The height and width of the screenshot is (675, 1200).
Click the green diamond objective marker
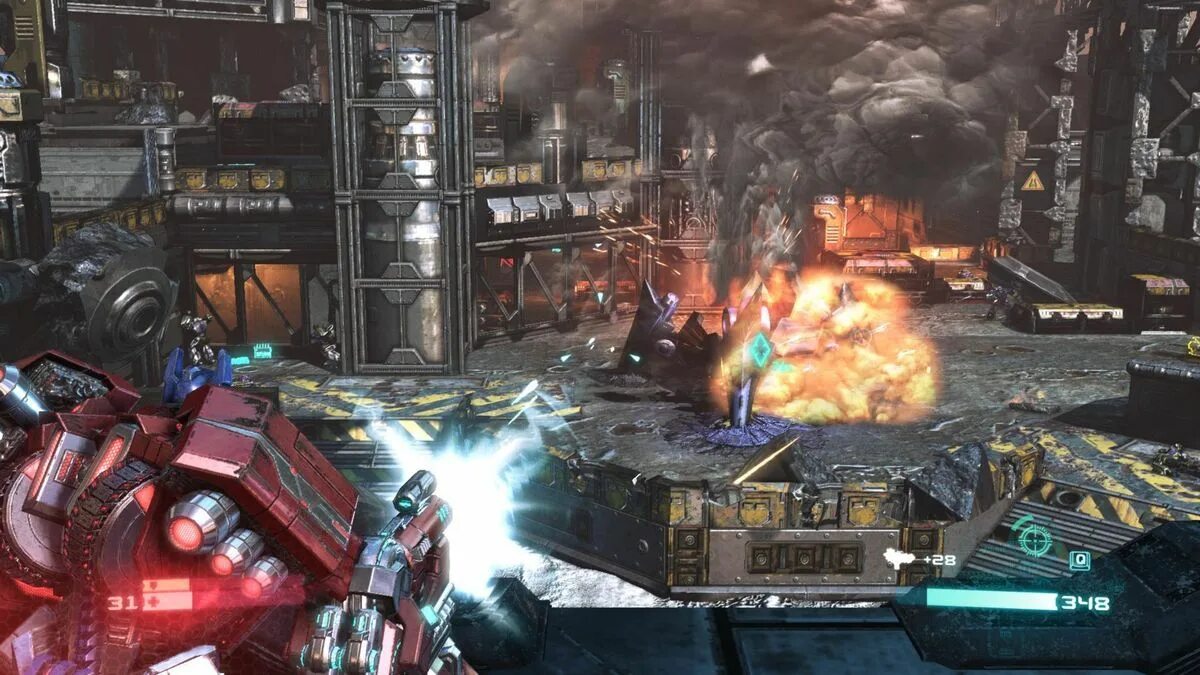[x=761, y=349]
